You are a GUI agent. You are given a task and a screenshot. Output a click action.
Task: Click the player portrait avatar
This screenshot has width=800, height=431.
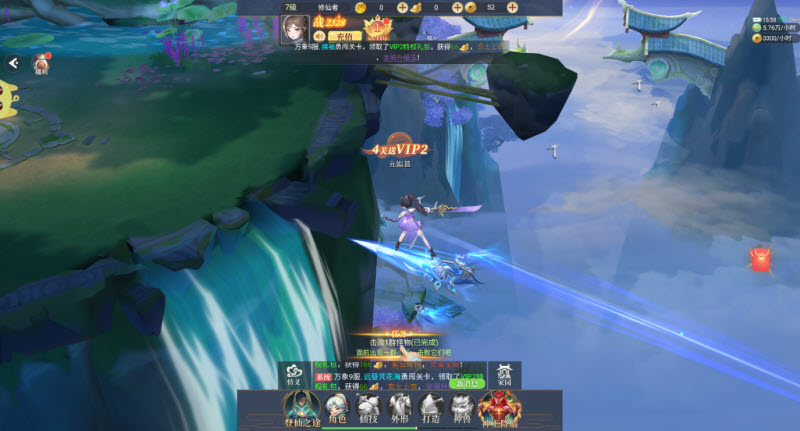296,29
